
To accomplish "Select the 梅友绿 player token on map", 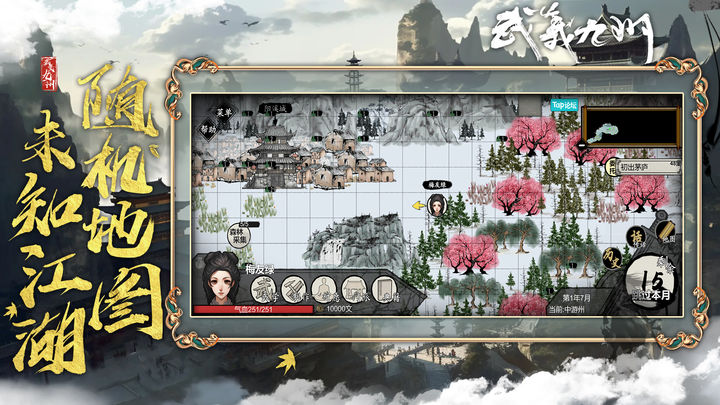I will tap(437, 205).
